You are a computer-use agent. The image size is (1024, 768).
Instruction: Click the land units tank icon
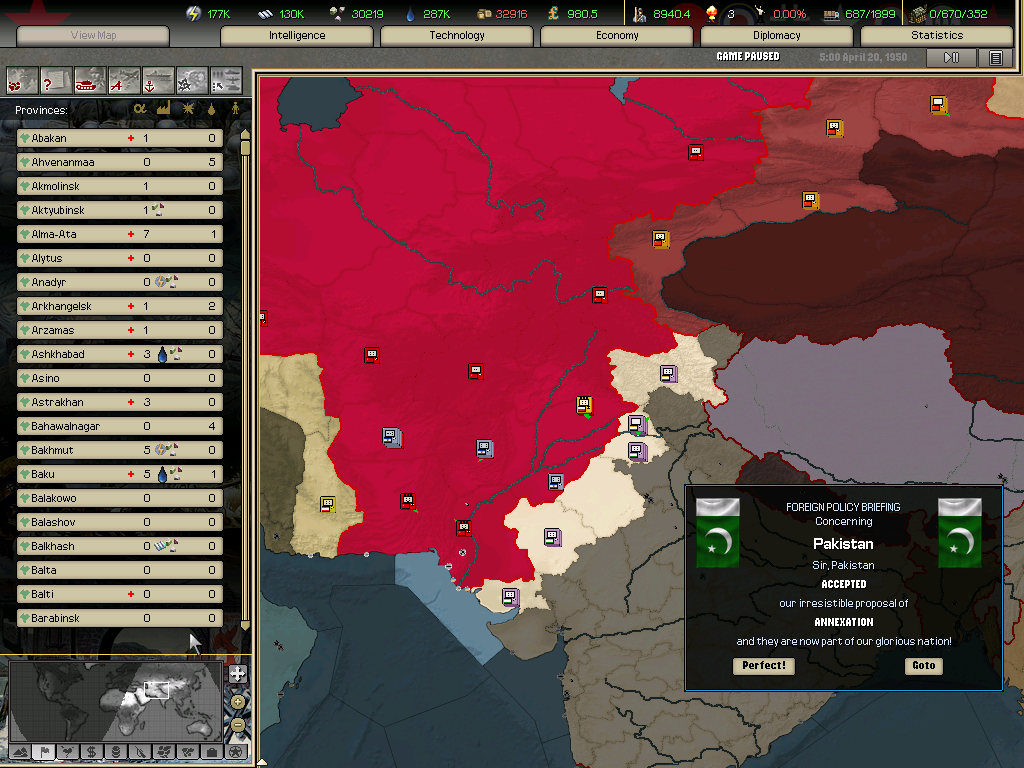[90, 79]
